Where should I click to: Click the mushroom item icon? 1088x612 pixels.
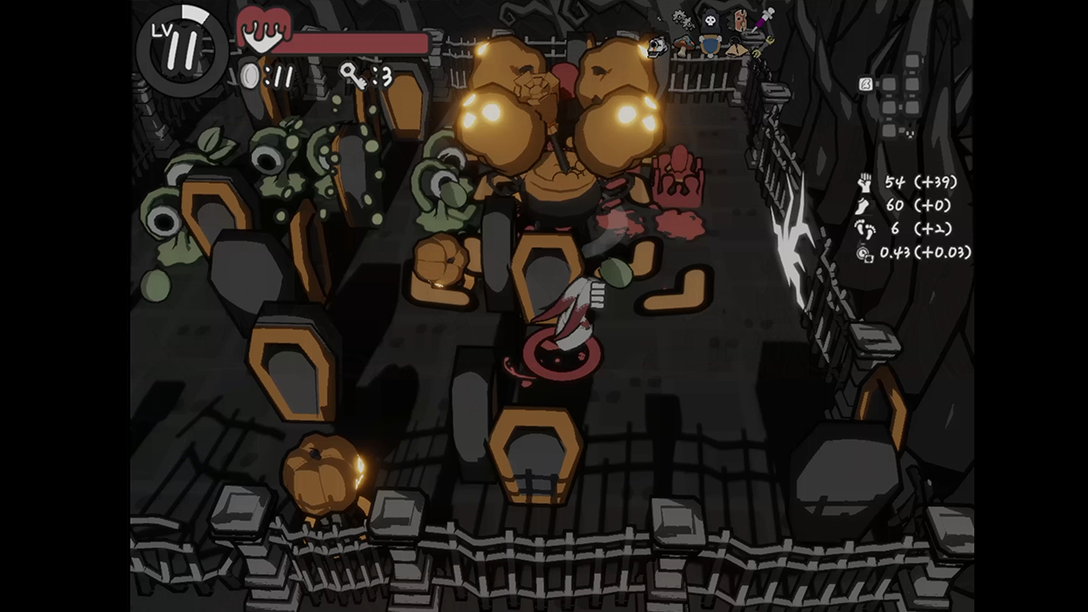(684, 45)
